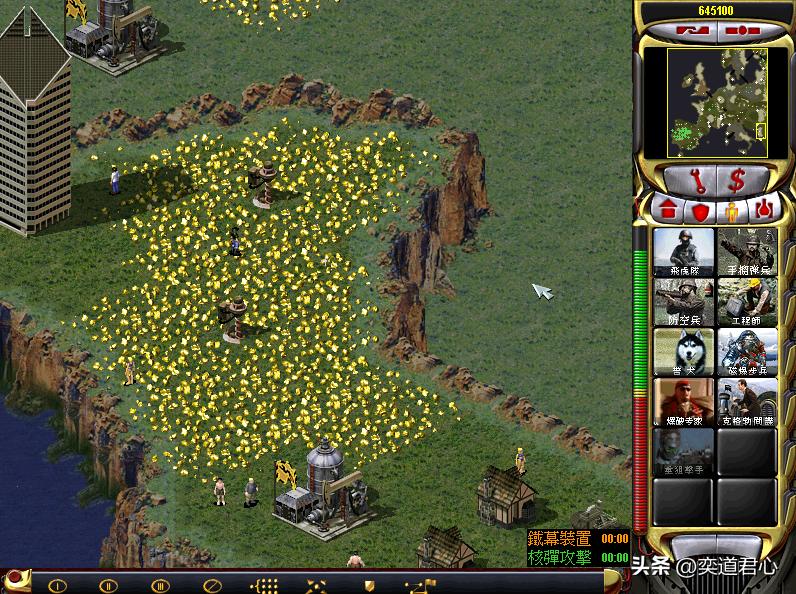Viewport: 796px width, 594px height.
Task: Select control group III button
Action: (x=160, y=585)
